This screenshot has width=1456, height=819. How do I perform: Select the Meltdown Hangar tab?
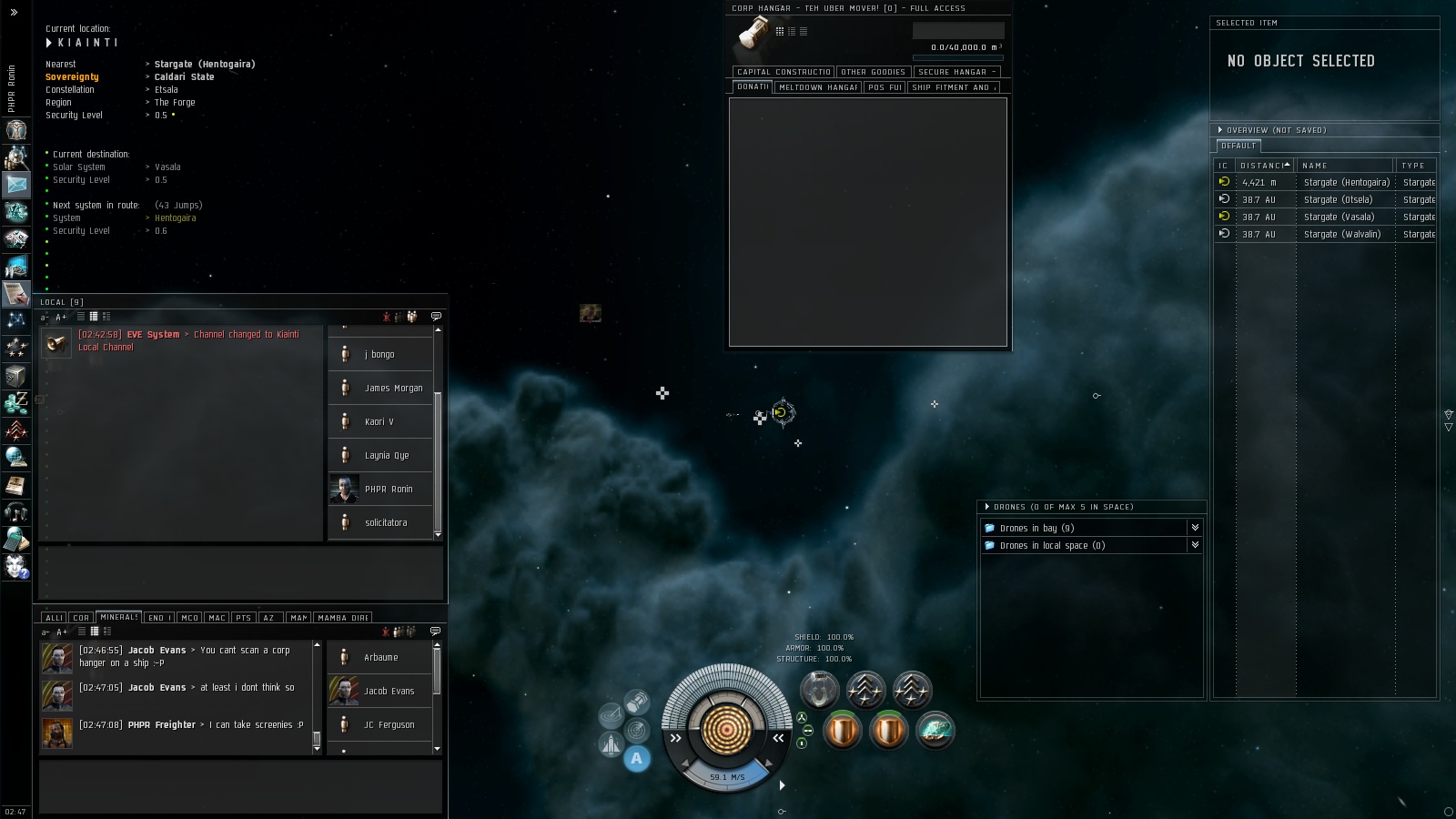[x=817, y=87]
